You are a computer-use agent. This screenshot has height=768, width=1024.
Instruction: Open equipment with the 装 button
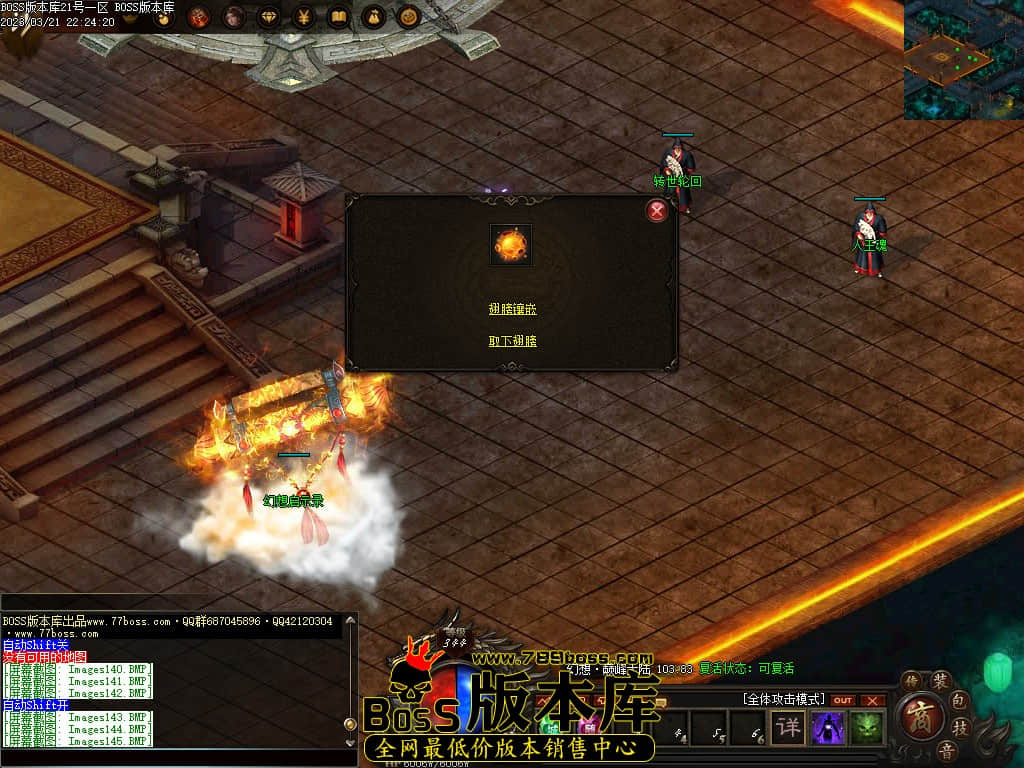coord(941,681)
